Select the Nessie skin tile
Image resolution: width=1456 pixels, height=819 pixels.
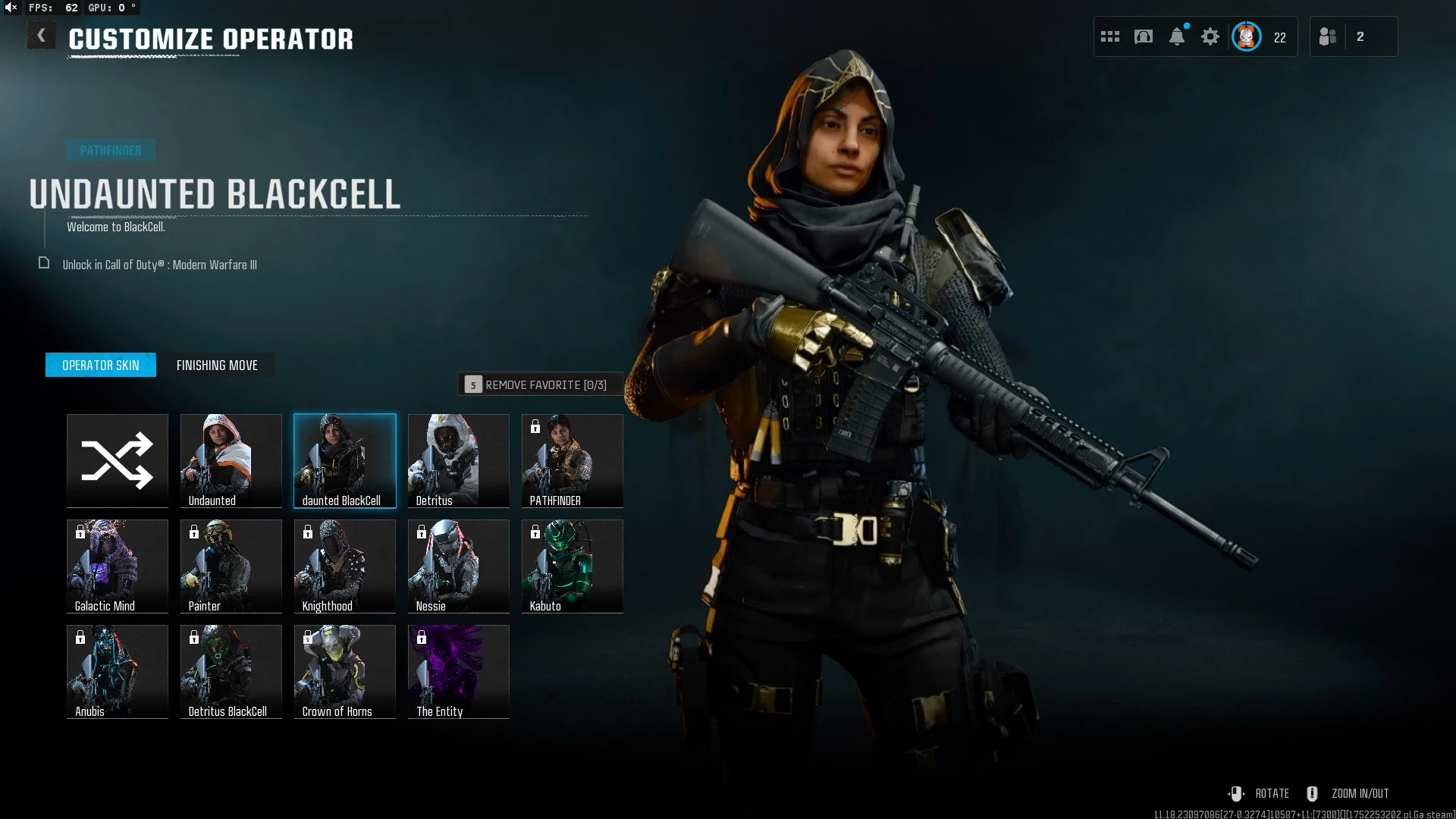pos(459,566)
